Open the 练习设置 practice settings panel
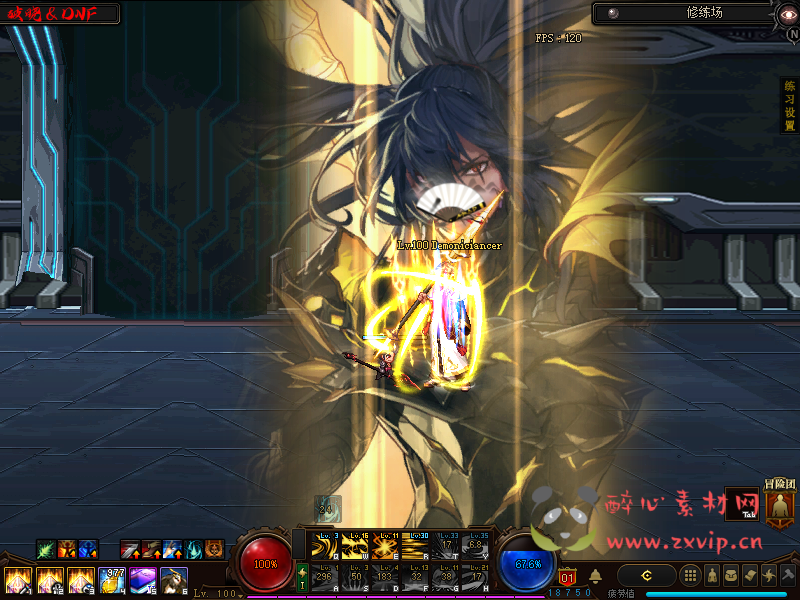800x600 pixels. pos(789,106)
